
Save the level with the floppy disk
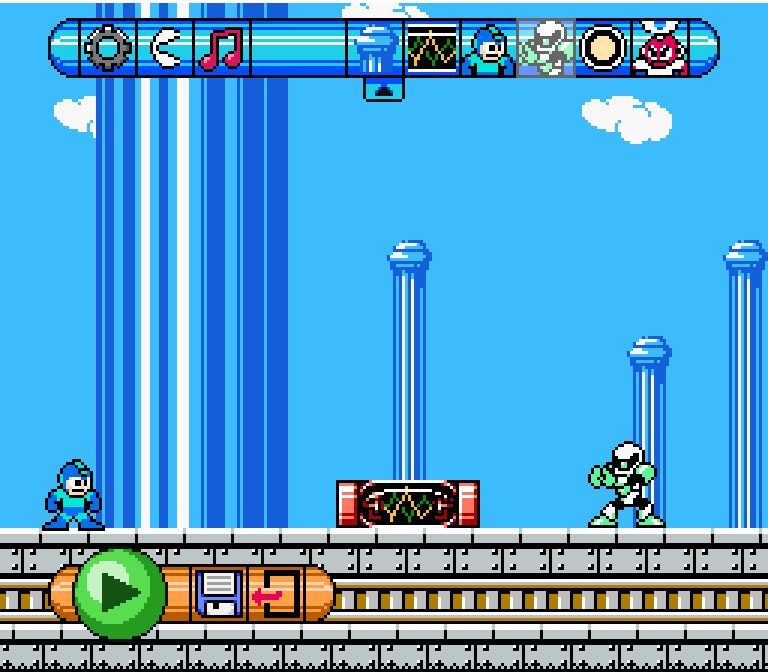[x=218, y=593]
